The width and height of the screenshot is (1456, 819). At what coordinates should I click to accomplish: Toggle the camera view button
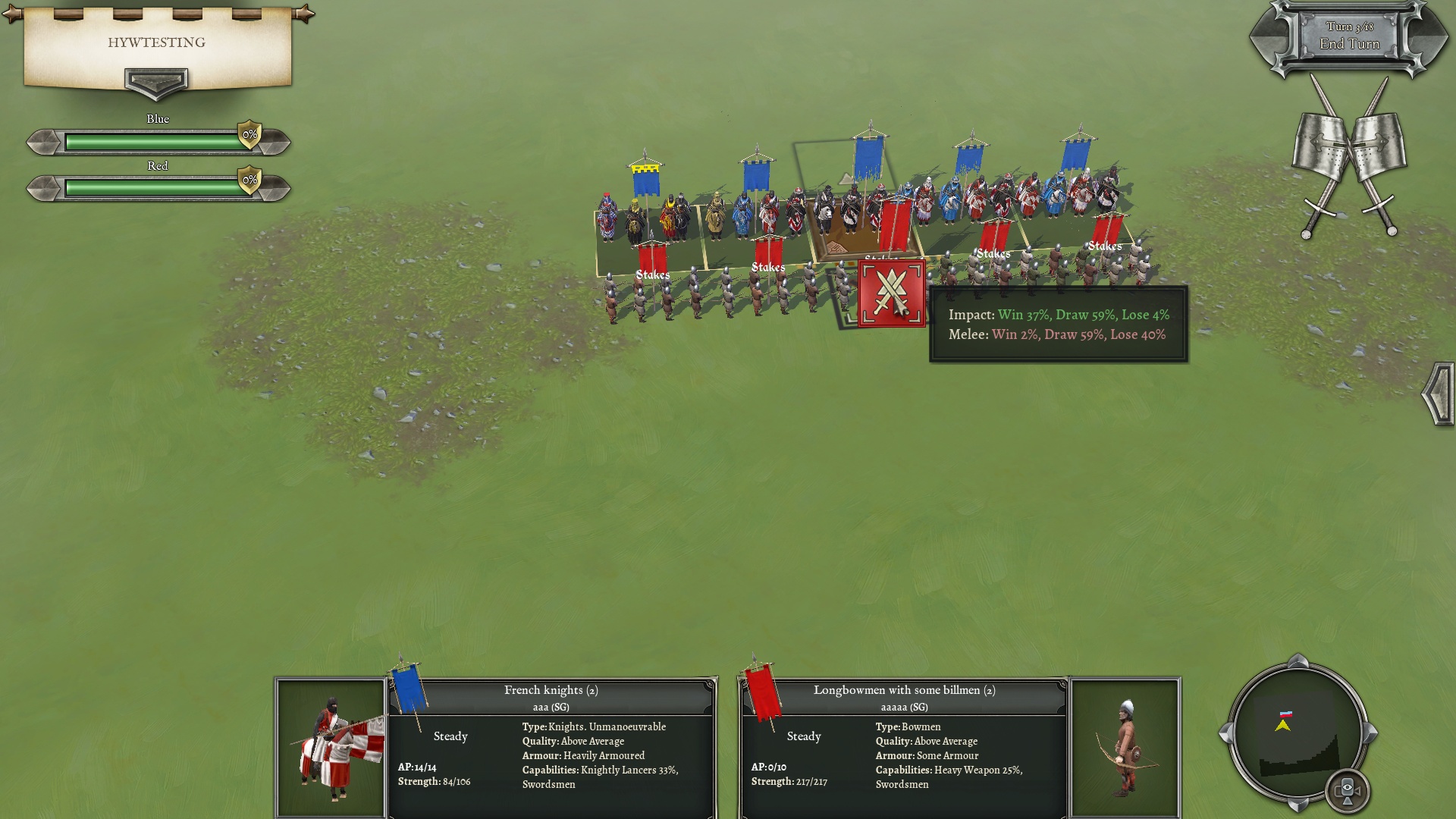click(1347, 790)
